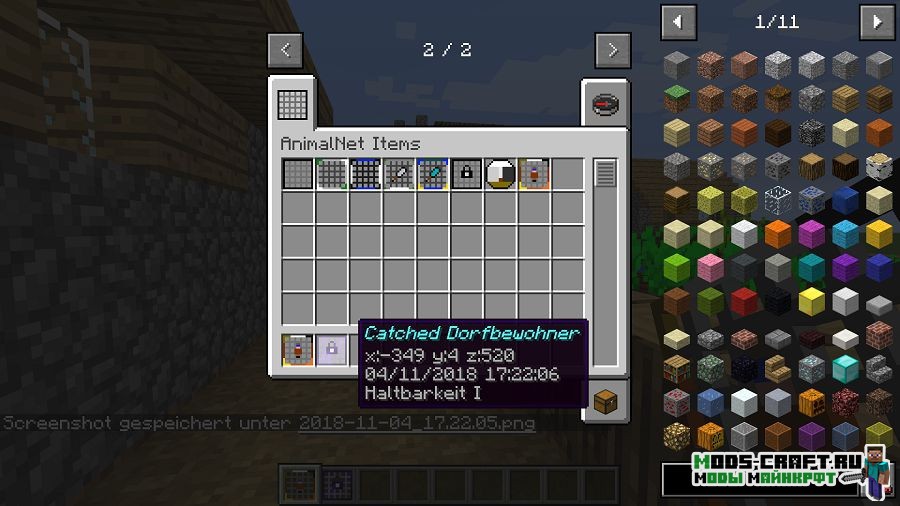This screenshot has height=506, width=900.
Task: Pick the grass block from the item list
Action: click(x=678, y=98)
